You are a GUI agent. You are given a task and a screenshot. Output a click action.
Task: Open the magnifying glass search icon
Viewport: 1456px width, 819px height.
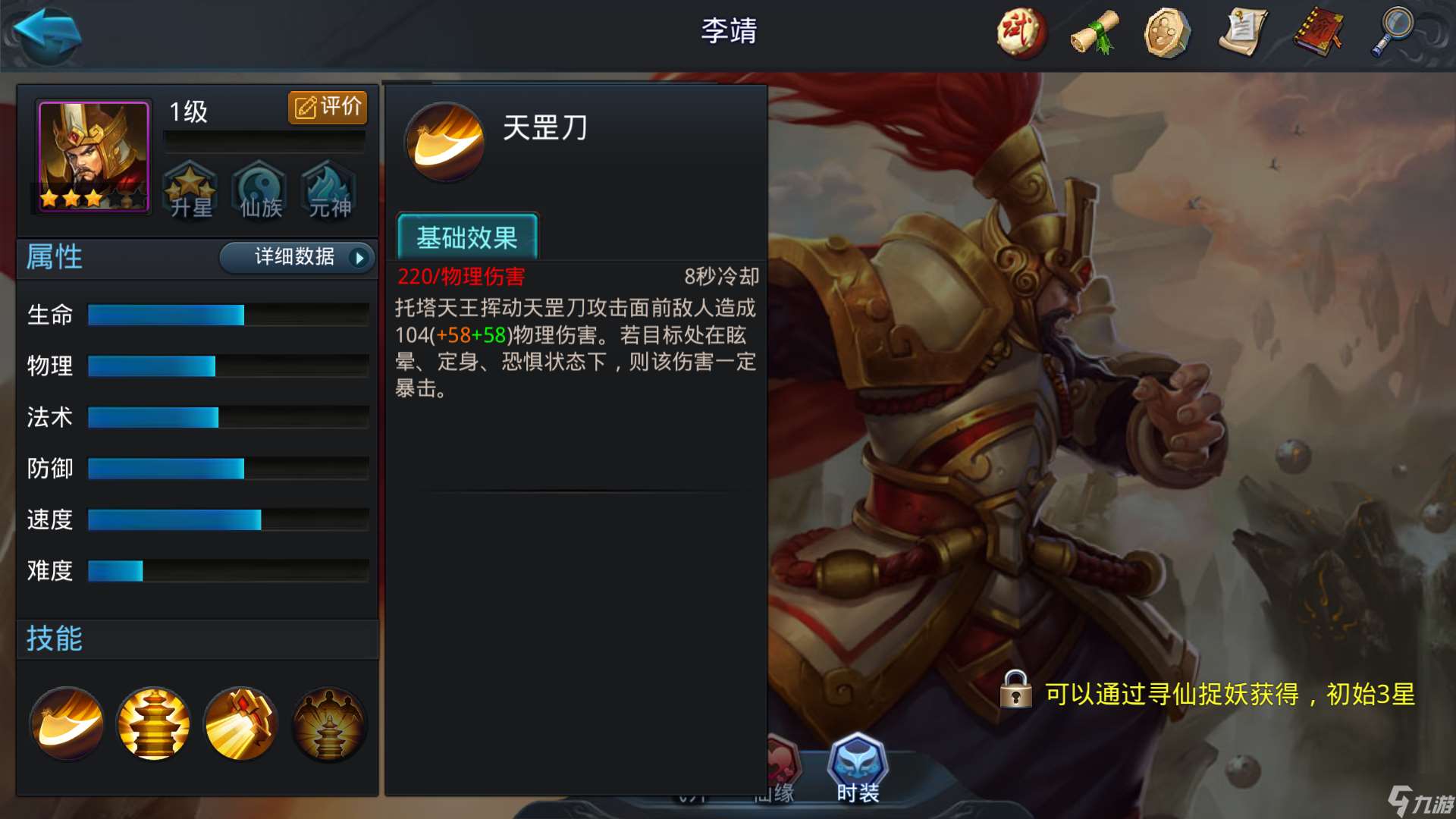point(1394,32)
